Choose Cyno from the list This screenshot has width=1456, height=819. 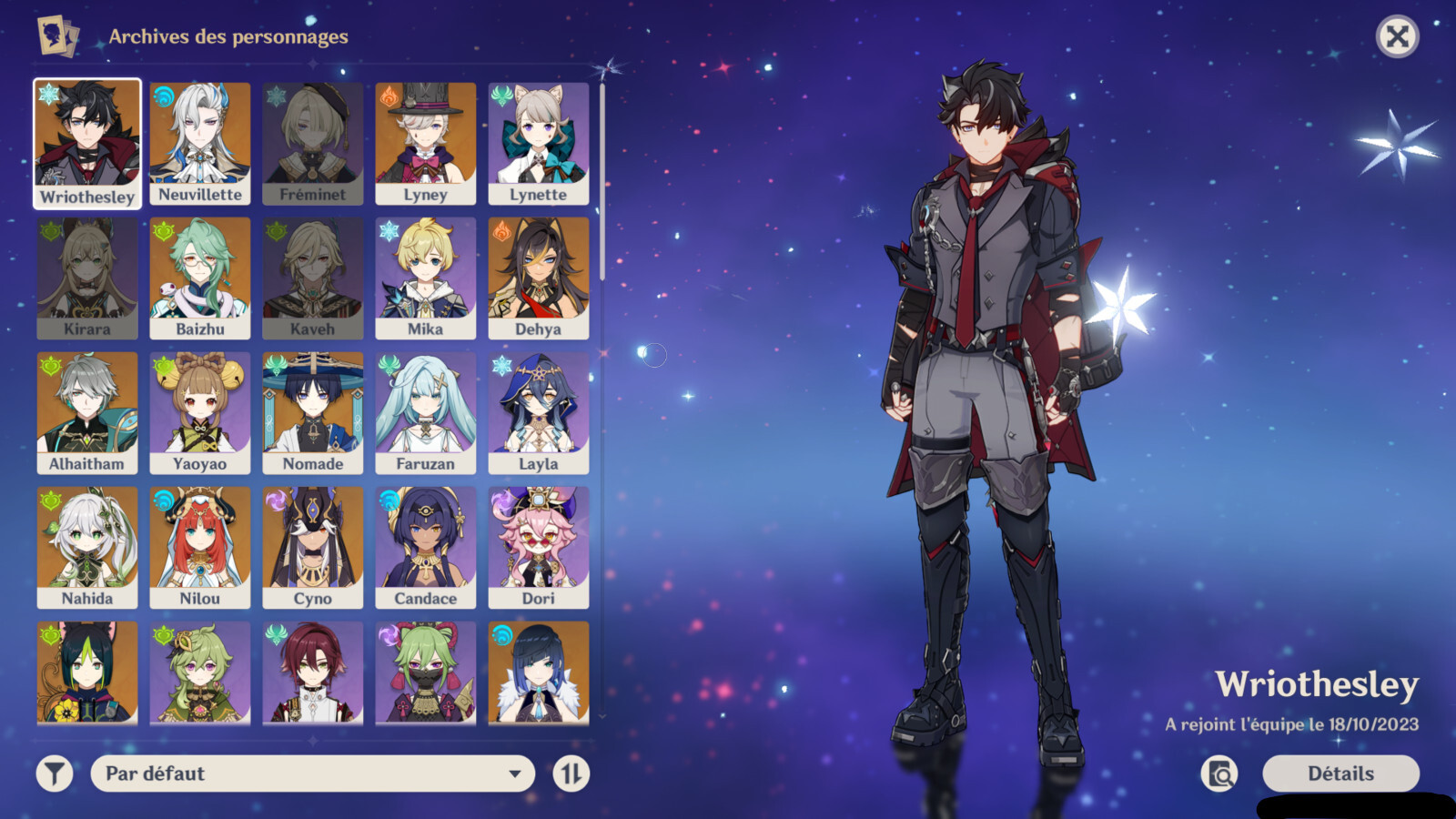pyautogui.click(x=313, y=547)
